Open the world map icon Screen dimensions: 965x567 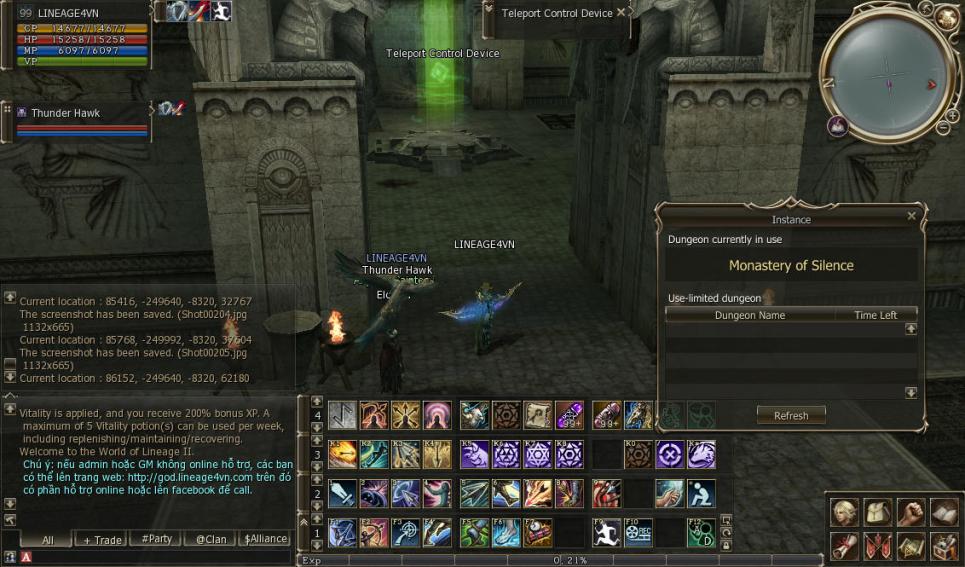pyautogui.click(x=911, y=546)
